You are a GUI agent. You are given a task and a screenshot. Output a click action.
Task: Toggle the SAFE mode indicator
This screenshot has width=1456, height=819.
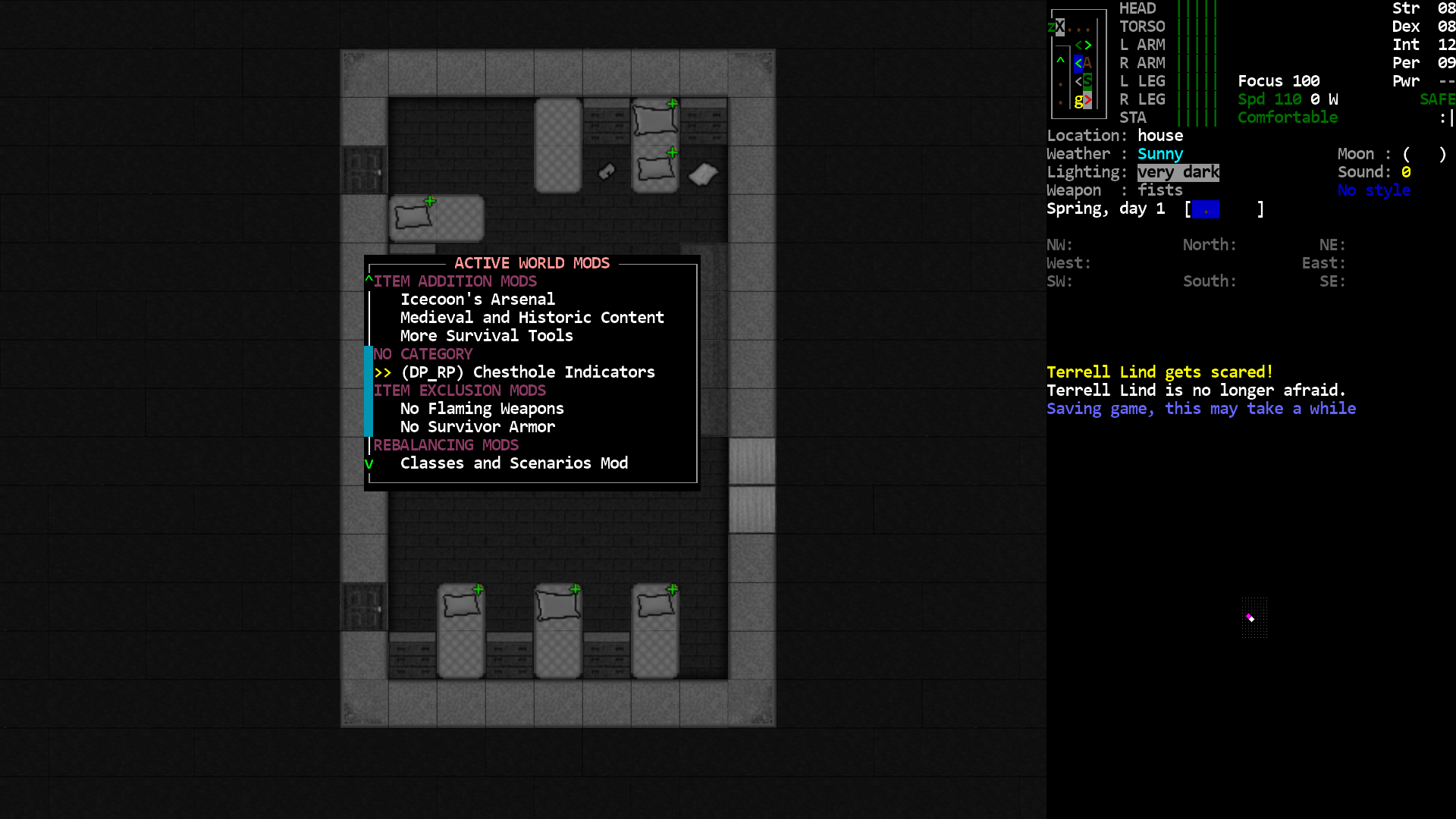[1436, 99]
